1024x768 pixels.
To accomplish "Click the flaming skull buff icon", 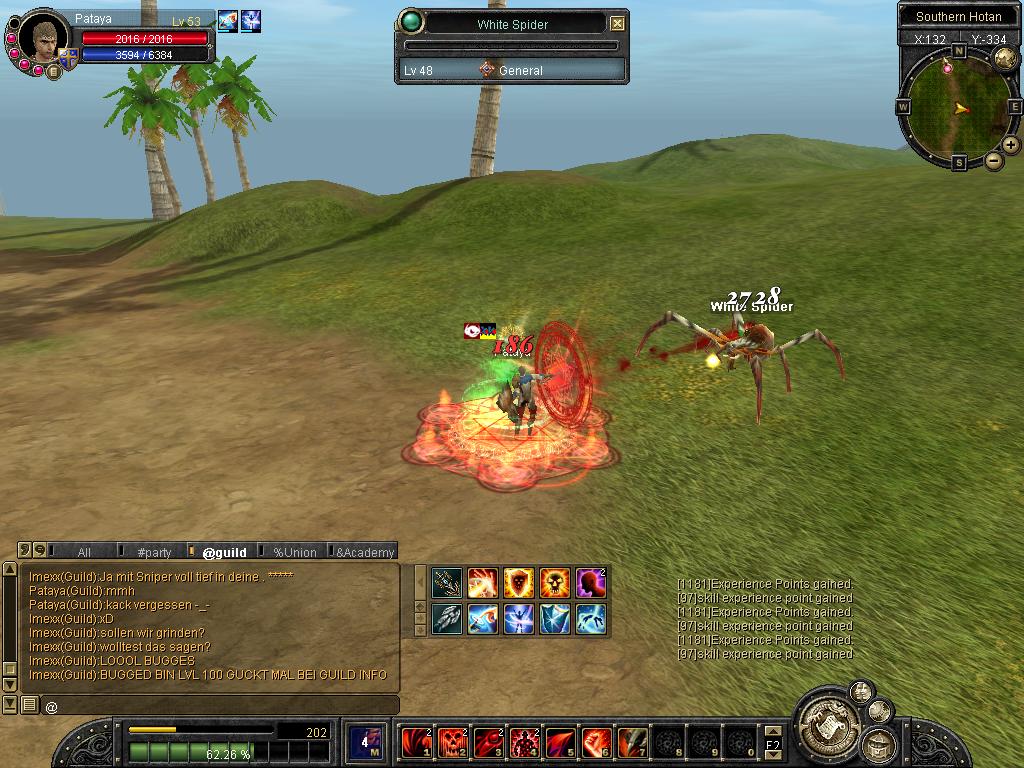I will click(554, 582).
